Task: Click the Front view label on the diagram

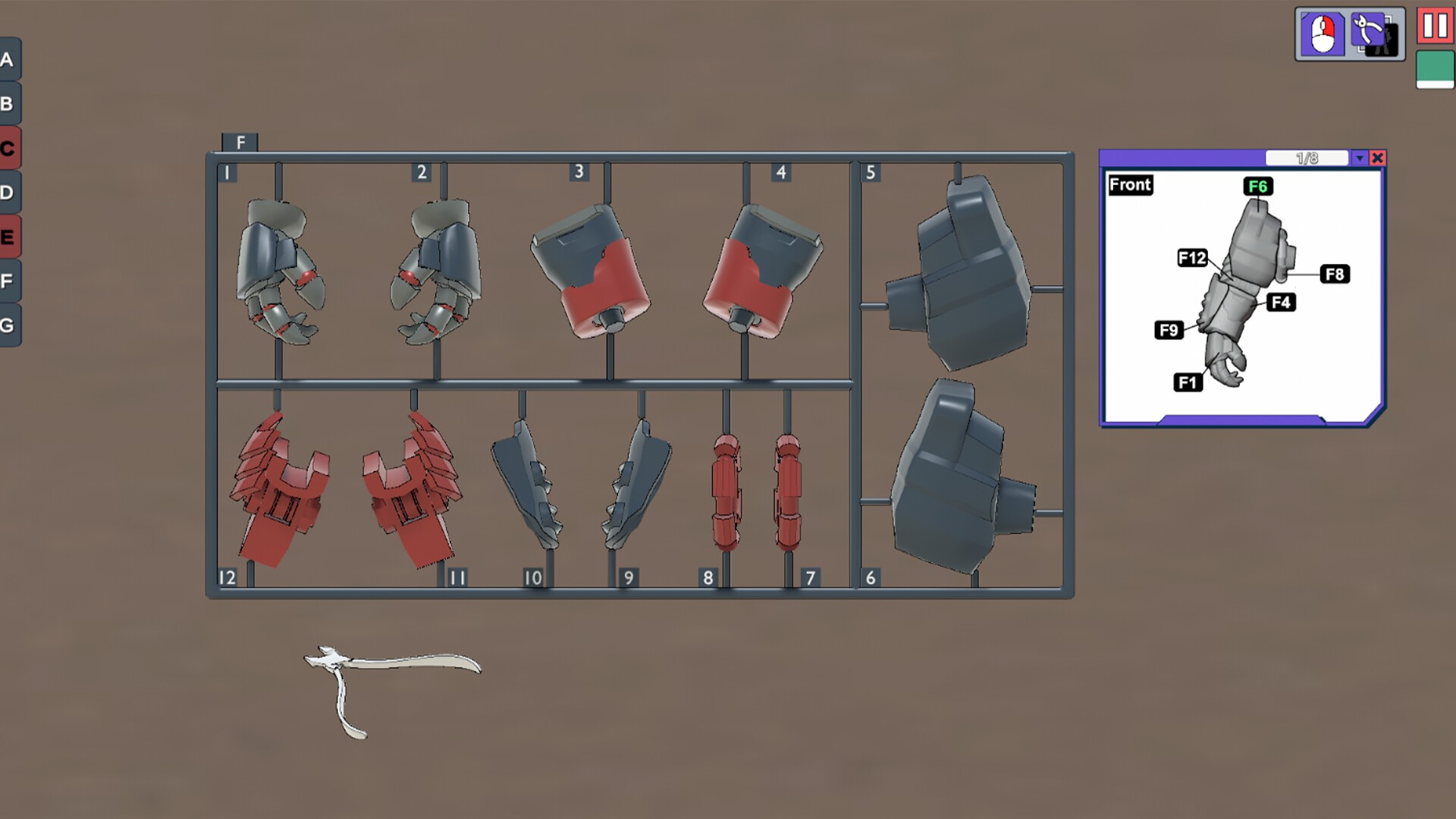Action: point(1129,185)
